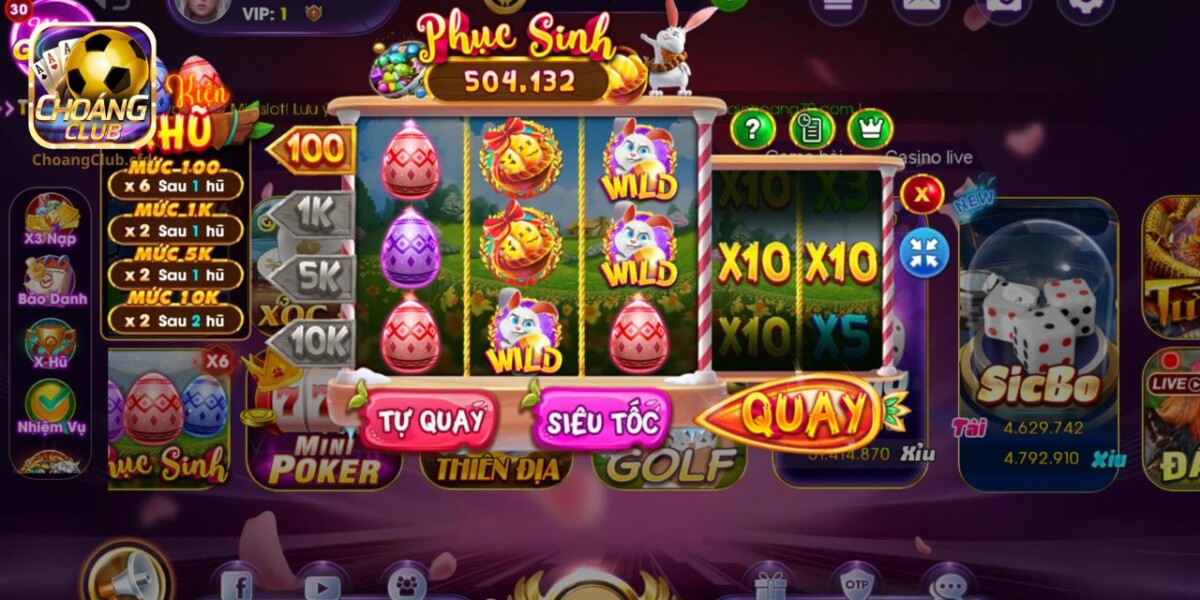This screenshot has width=1200, height=600.
Task: Open the green question mark help
Action: (754, 129)
